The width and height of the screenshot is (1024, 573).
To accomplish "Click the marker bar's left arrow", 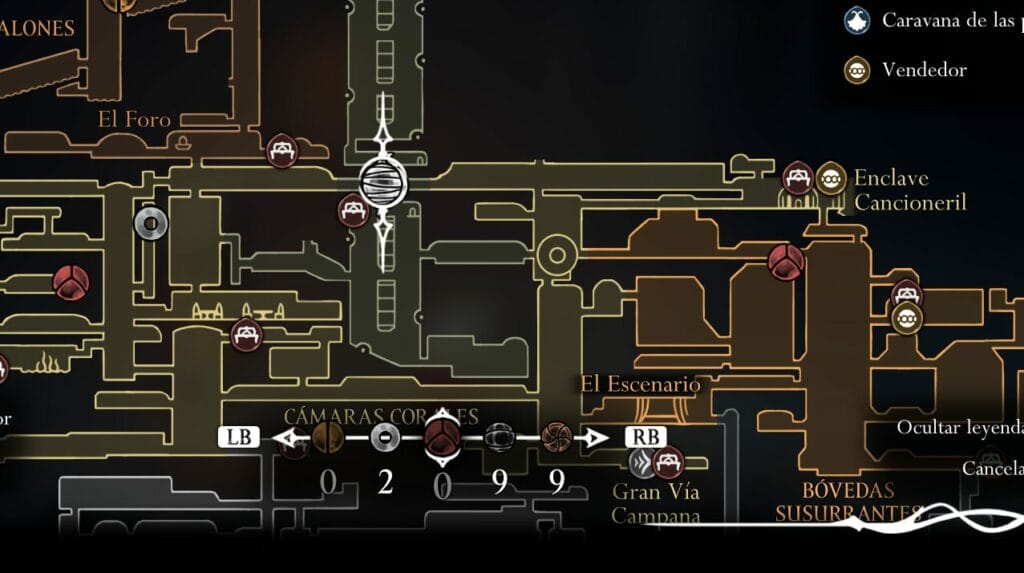I will coord(289,437).
